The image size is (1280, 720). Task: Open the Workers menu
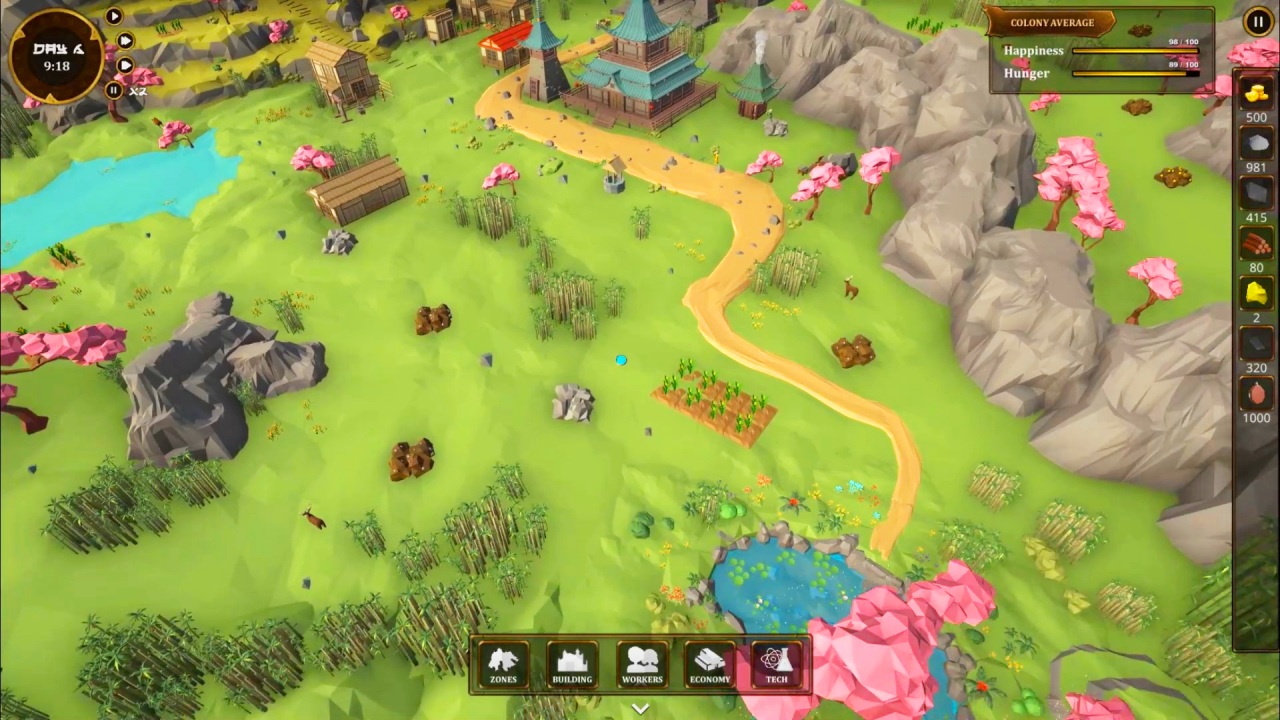pyautogui.click(x=642, y=665)
